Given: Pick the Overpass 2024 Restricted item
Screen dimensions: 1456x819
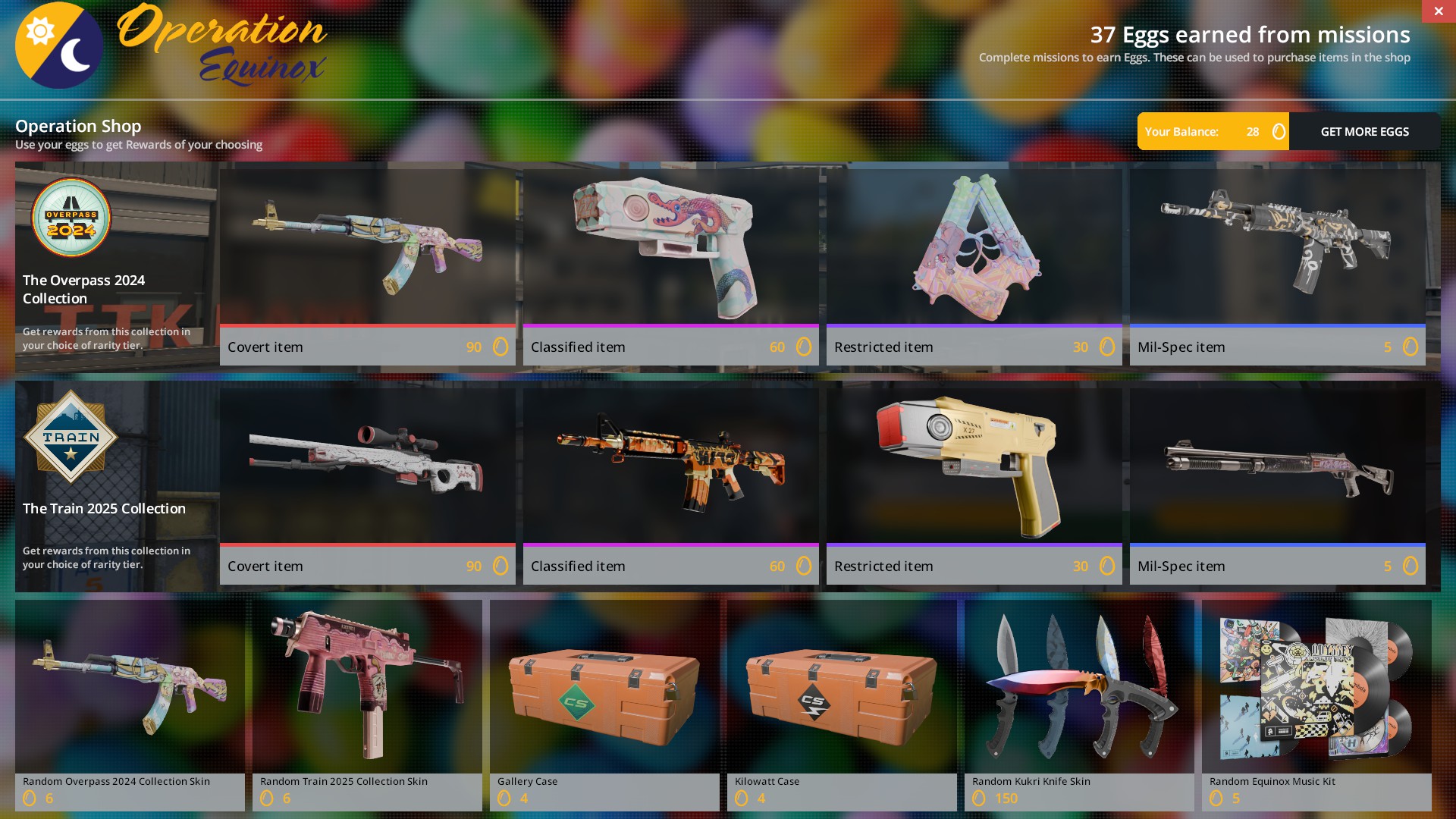Looking at the screenshot, I should (x=974, y=267).
